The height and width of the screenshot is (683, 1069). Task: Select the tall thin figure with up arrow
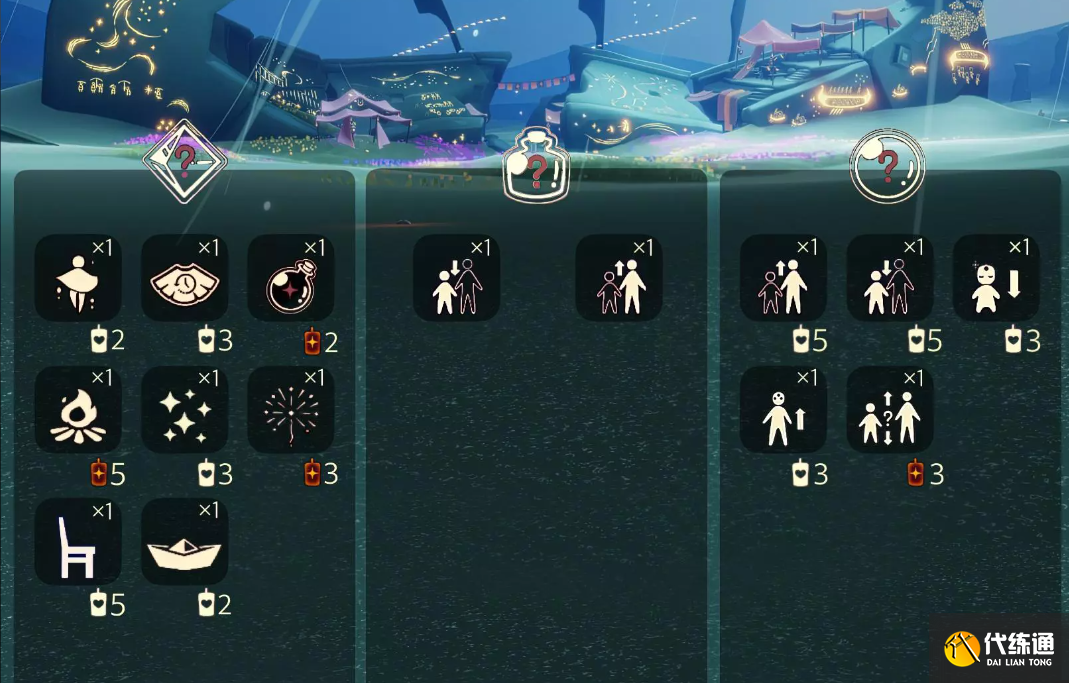783,409
